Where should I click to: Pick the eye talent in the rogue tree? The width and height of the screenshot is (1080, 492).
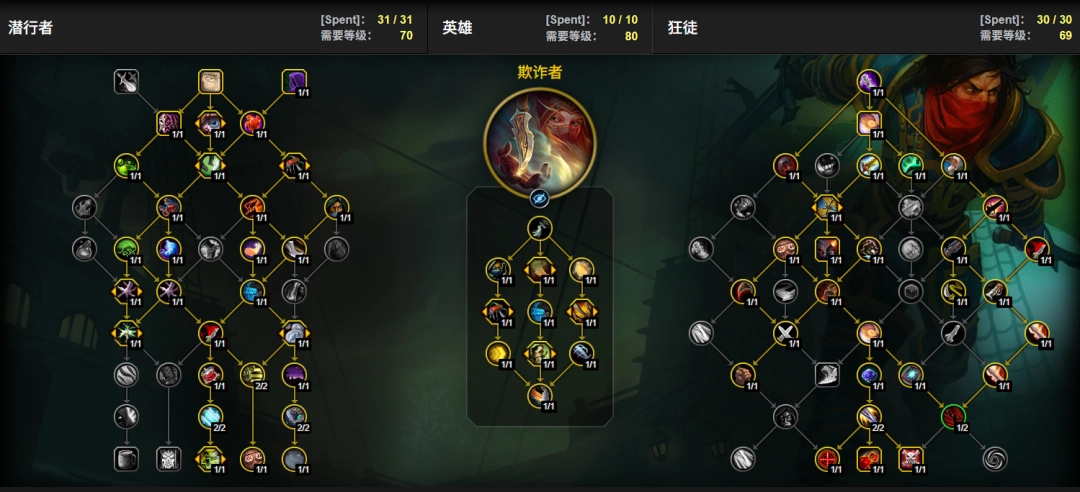210,123
